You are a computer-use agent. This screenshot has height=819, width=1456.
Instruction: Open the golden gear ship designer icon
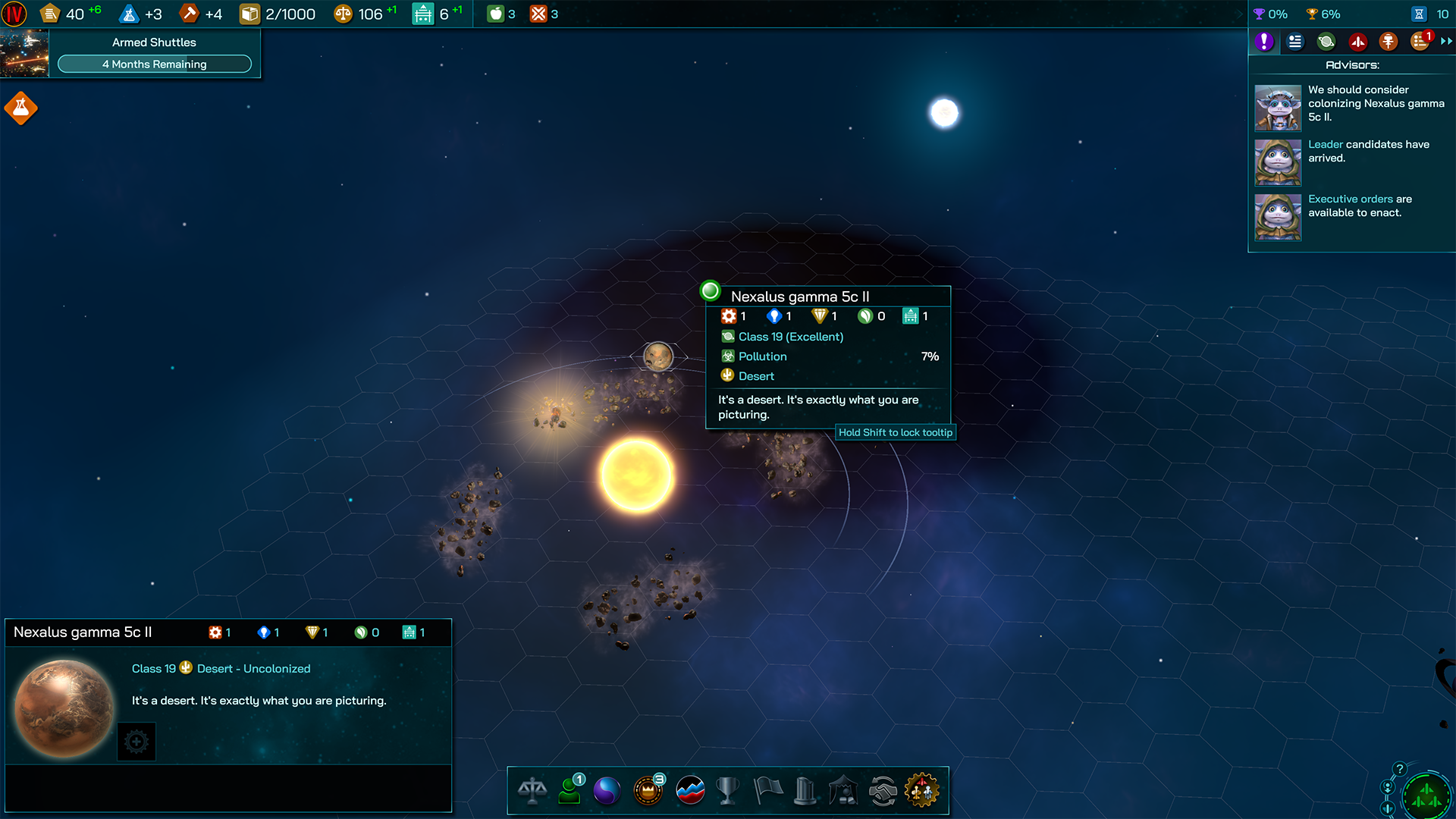921,791
